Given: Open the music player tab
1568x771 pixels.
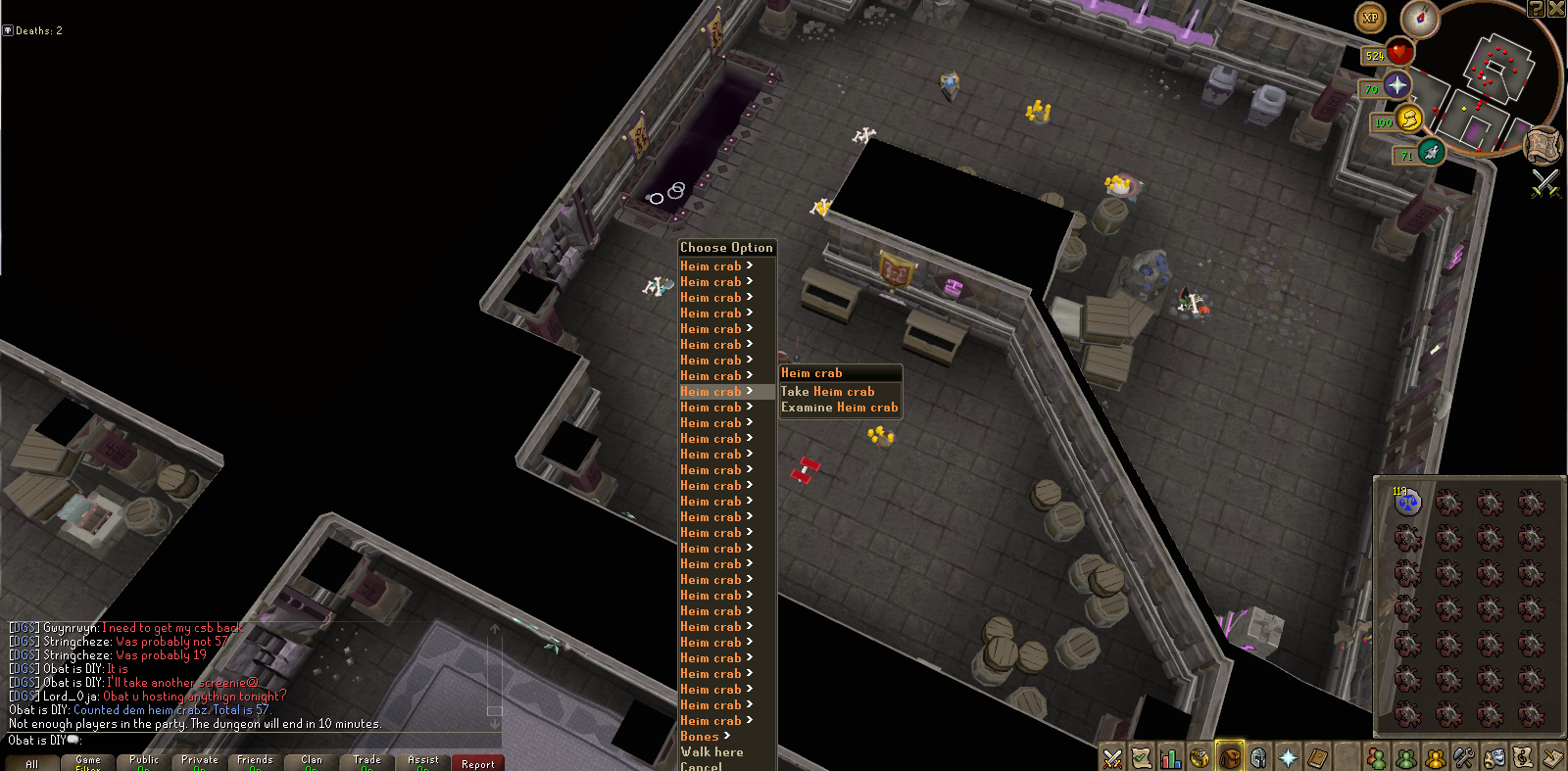Looking at the screenshot, I should 1524,756.
